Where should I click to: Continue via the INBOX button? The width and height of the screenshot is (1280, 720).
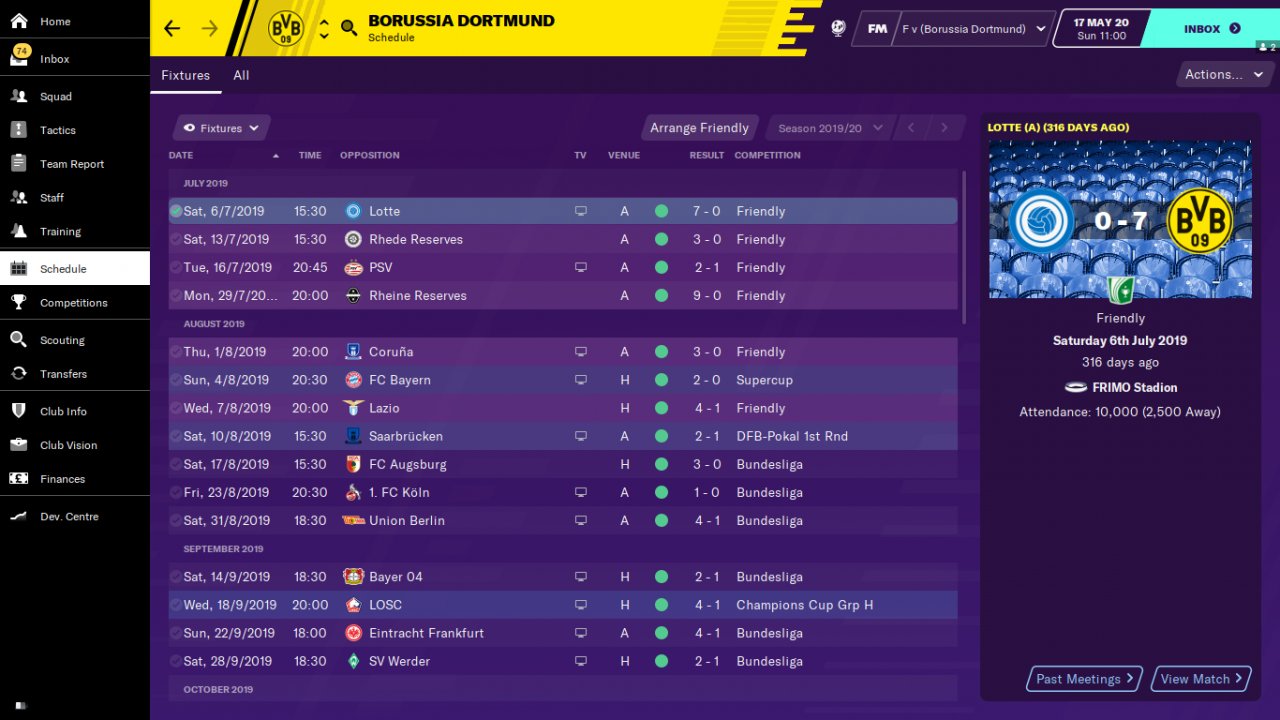click(1211, 29)
